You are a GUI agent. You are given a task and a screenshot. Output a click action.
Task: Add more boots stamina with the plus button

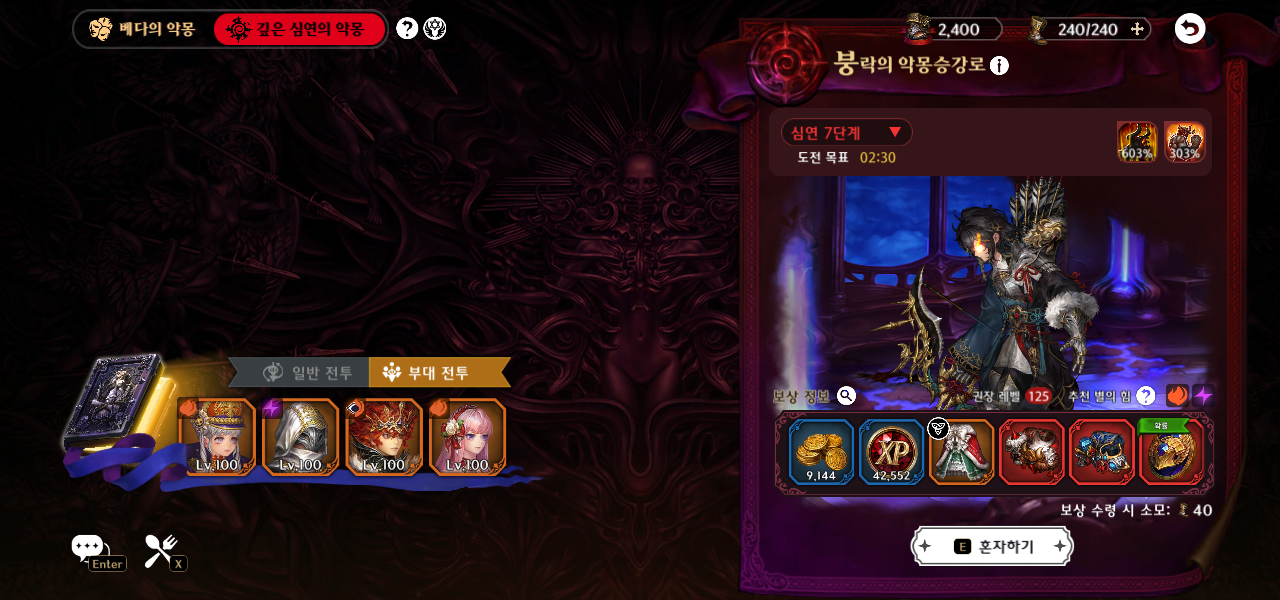point(1137,29)
